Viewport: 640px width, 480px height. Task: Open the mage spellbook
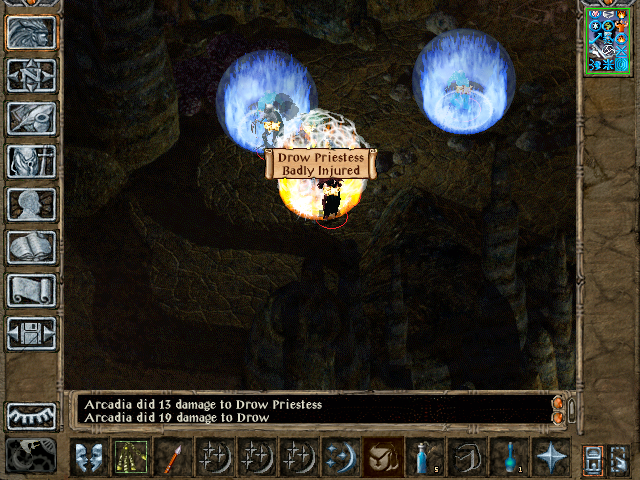click(x=31, y=247)
